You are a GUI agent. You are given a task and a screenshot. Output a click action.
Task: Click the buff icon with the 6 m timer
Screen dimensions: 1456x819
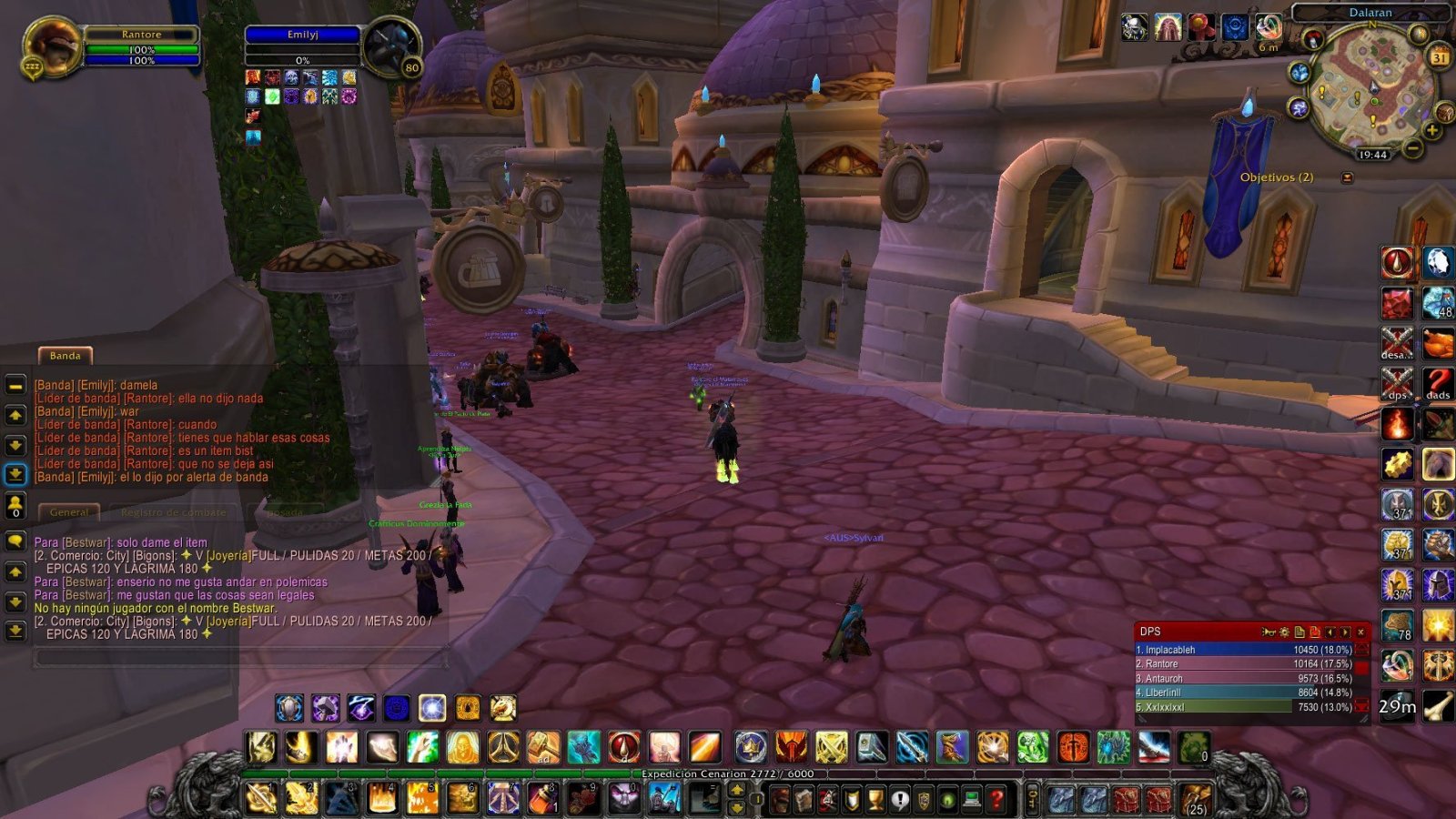pos(1269,28)
